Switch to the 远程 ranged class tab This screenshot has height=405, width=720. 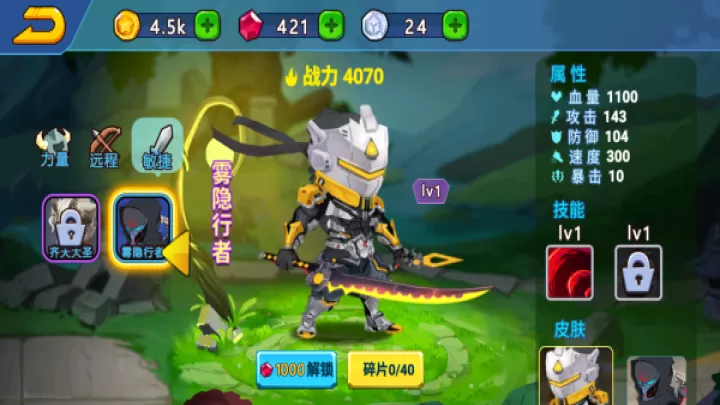(104, 147)
